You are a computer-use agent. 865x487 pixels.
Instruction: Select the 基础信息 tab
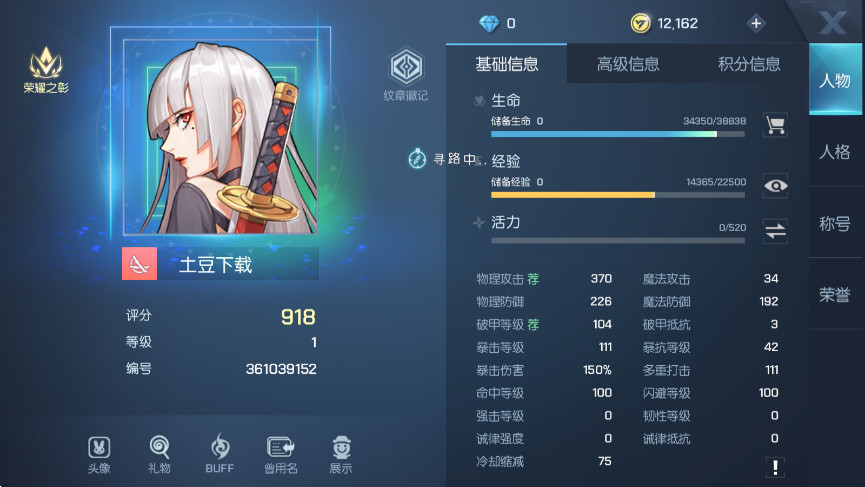(507, 65)
